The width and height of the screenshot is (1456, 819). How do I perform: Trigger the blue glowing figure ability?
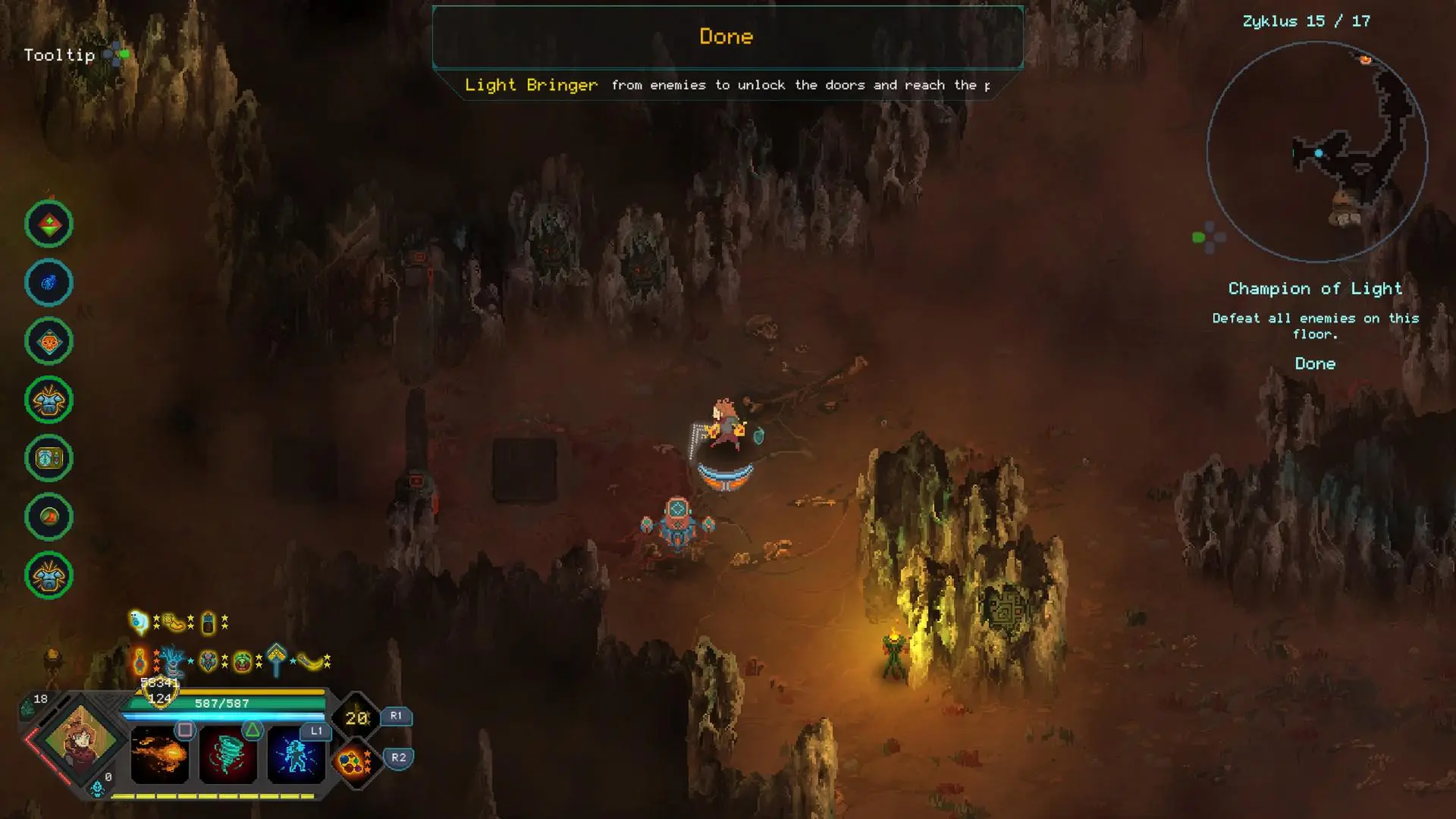(x=296, y=755)
